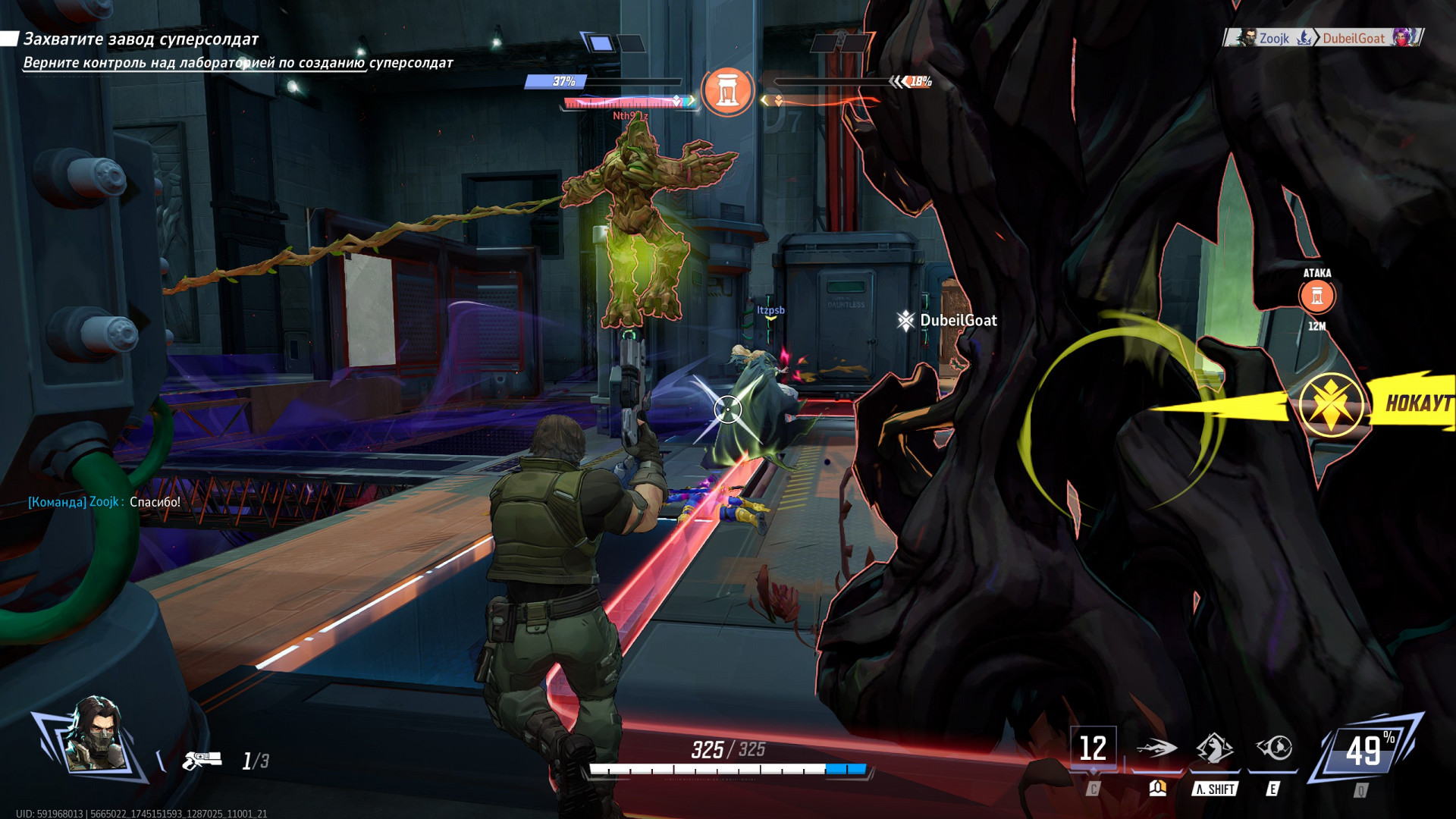Select the АТАКА objective waypoint marker
1456x819 pixels.
[1317, 296]
